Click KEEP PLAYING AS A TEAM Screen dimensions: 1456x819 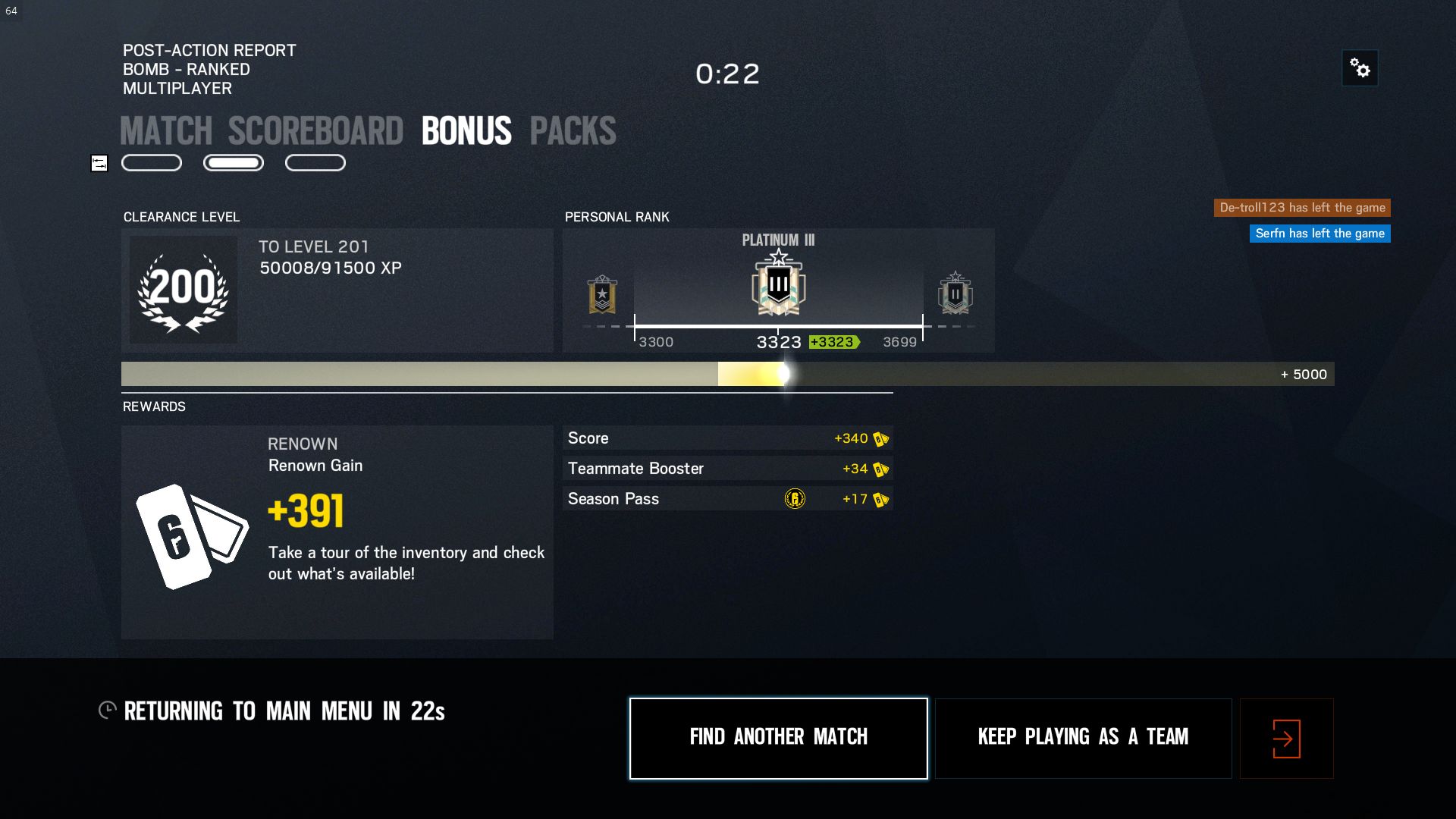1083,736
